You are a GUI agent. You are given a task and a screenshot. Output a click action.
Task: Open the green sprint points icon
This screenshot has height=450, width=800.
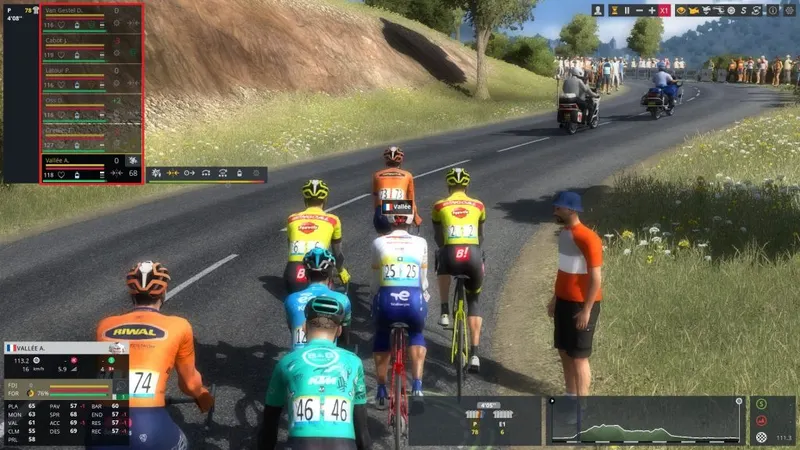coord(762,404)
